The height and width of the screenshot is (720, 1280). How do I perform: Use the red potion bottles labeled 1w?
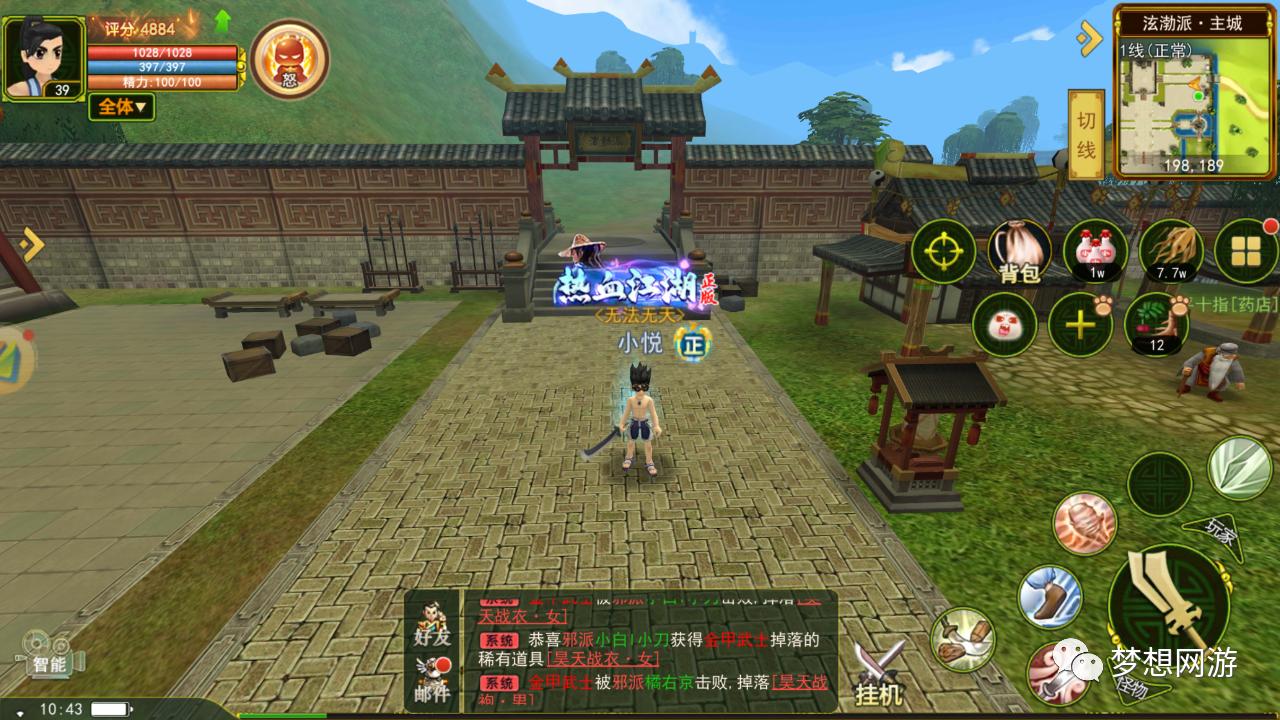(1095, 251)
